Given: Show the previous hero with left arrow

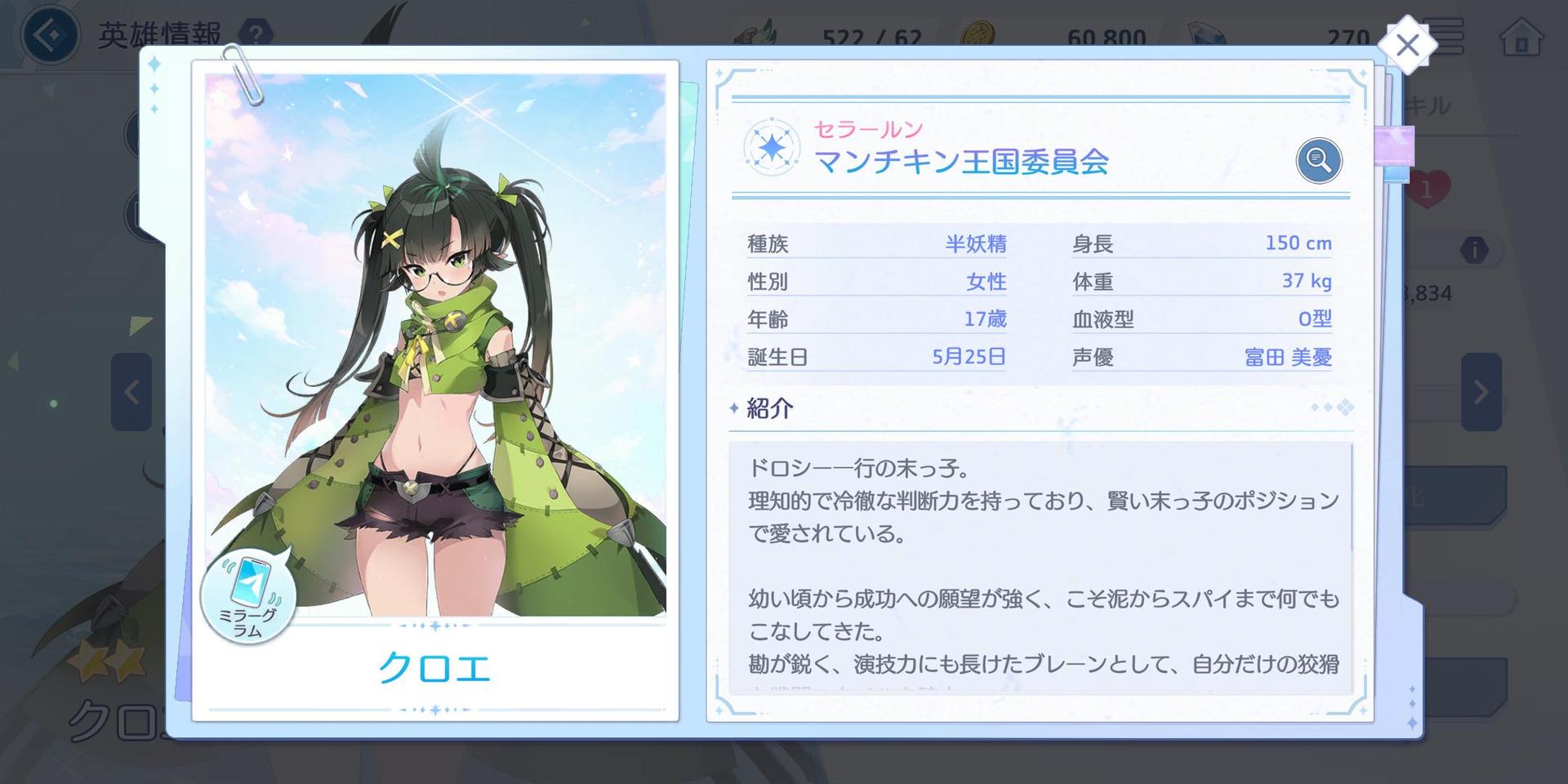Looking at the screenshot, I should coord(131,392).
